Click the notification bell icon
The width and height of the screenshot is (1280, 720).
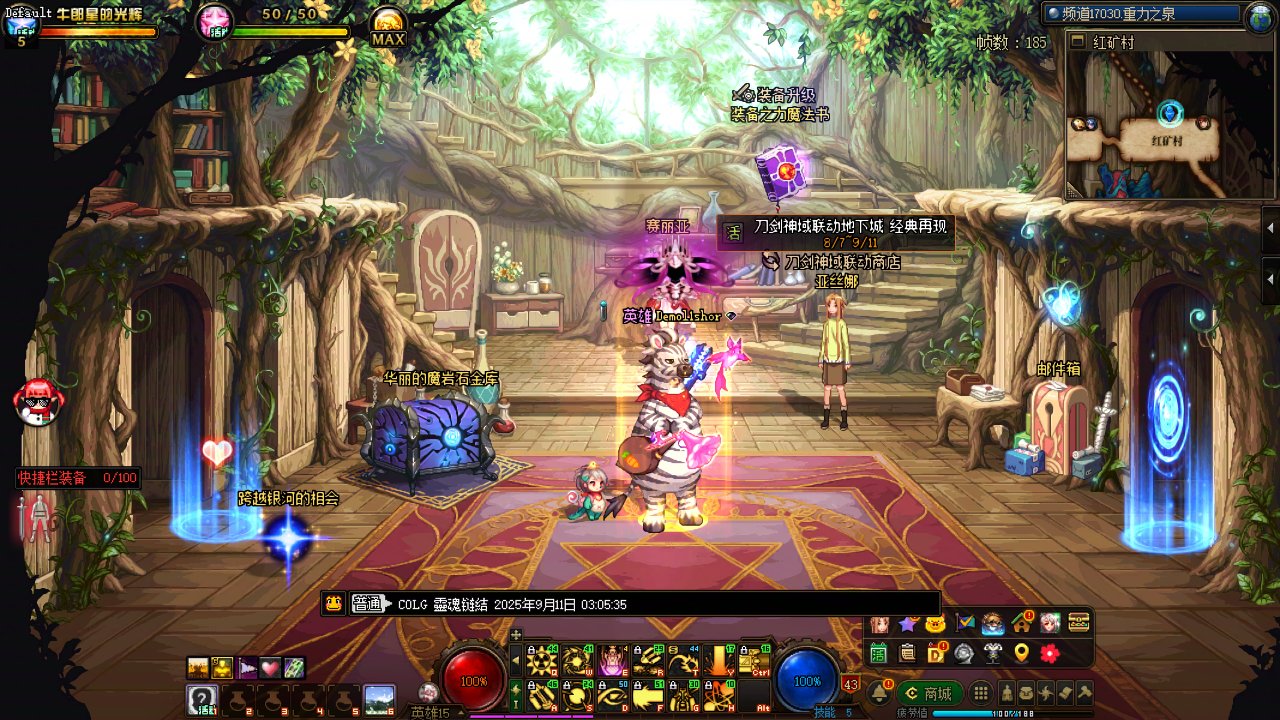[880, 693]
